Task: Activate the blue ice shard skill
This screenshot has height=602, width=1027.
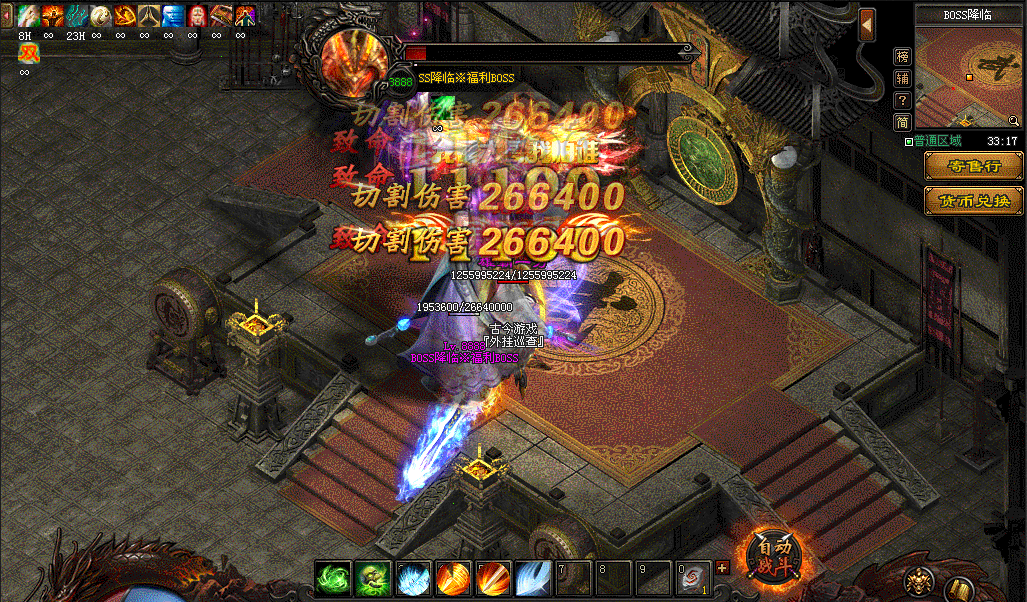Action: coord(413,579)
